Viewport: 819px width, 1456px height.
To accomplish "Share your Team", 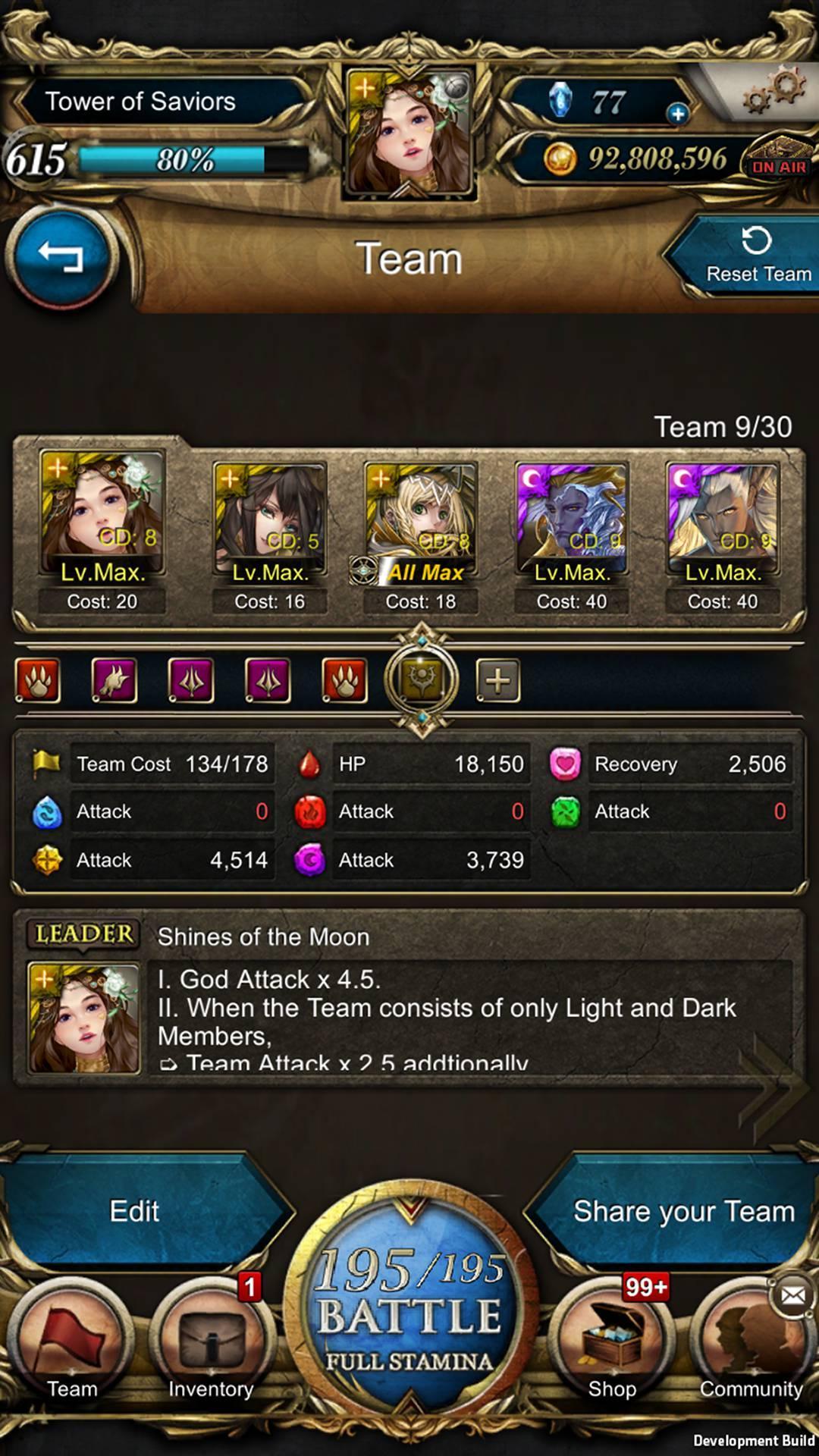I will (682, 1212).
